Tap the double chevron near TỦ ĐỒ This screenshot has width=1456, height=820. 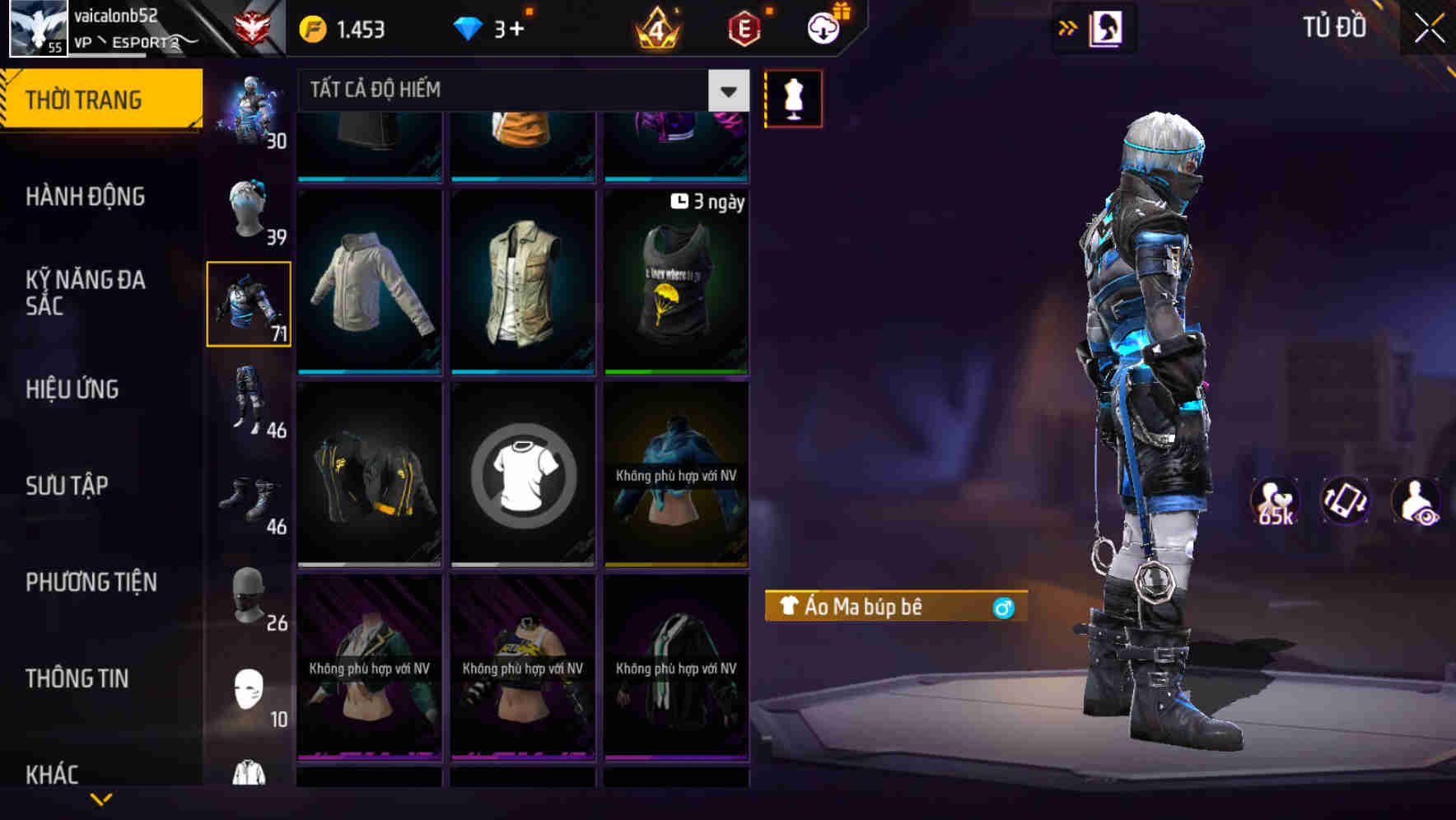click(1066, 27)
